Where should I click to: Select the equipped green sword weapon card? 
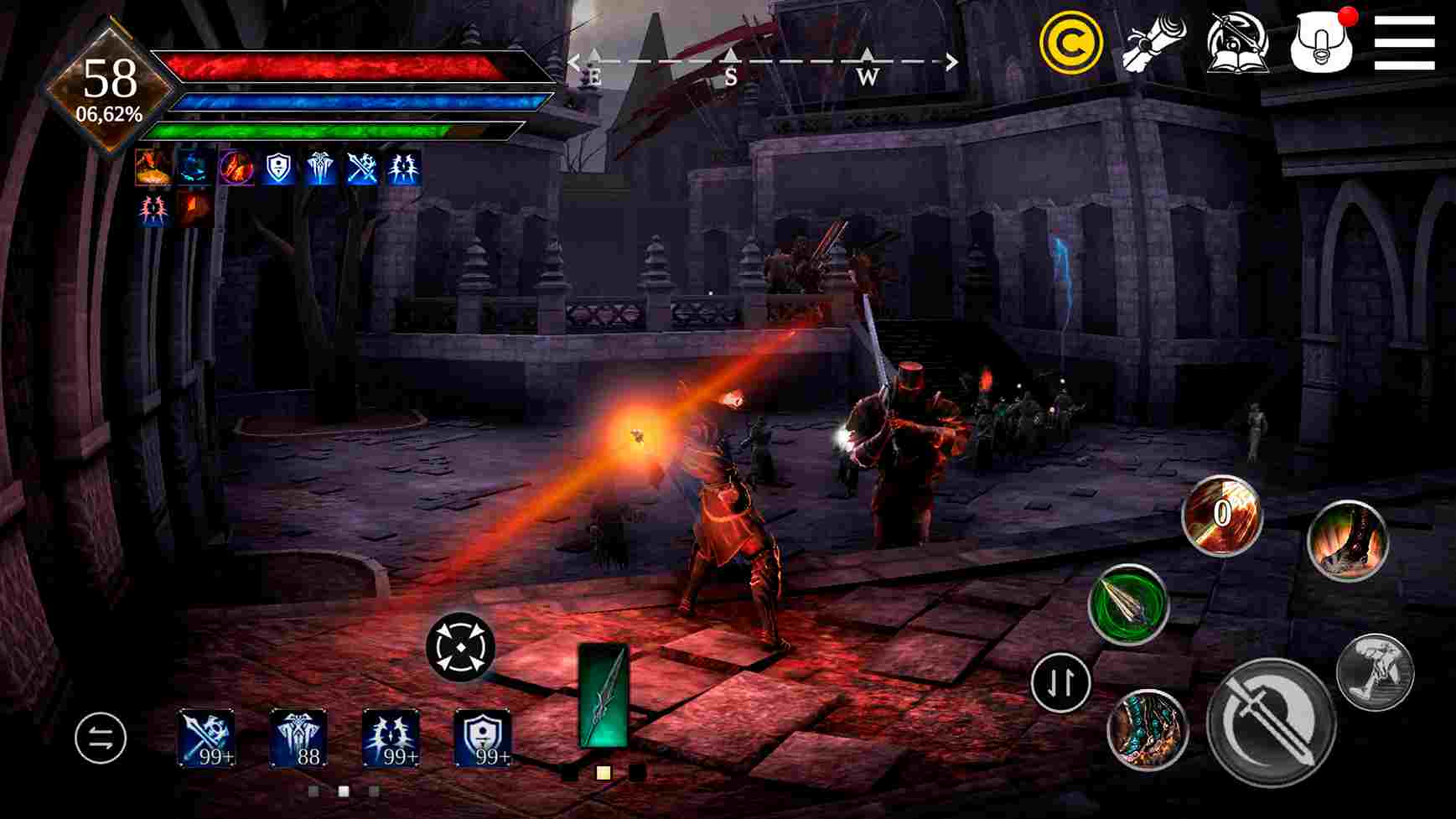coord(605,694)
